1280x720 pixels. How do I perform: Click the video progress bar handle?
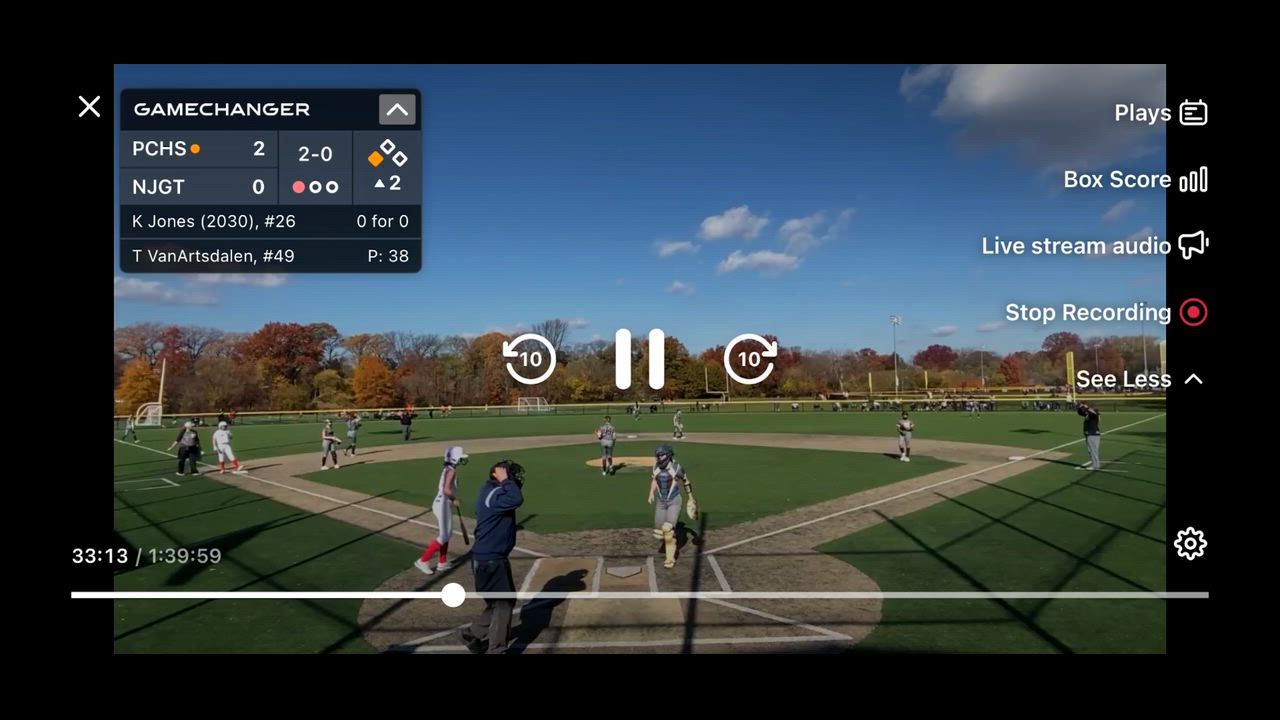coord(454,595)
